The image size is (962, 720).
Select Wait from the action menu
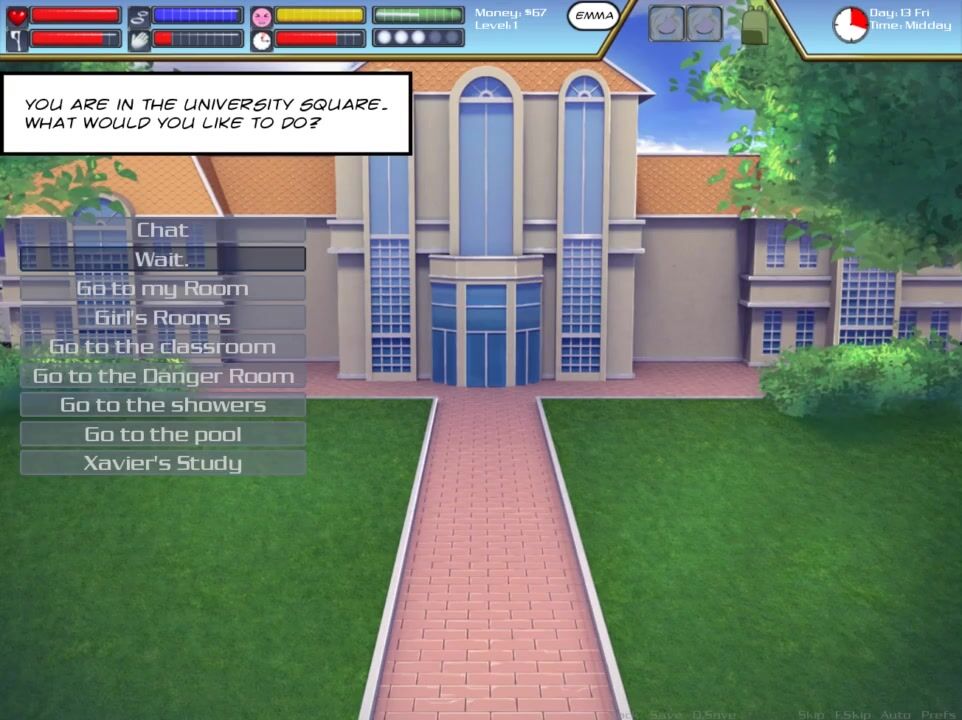pyautogui.click(x=162, y=259)
